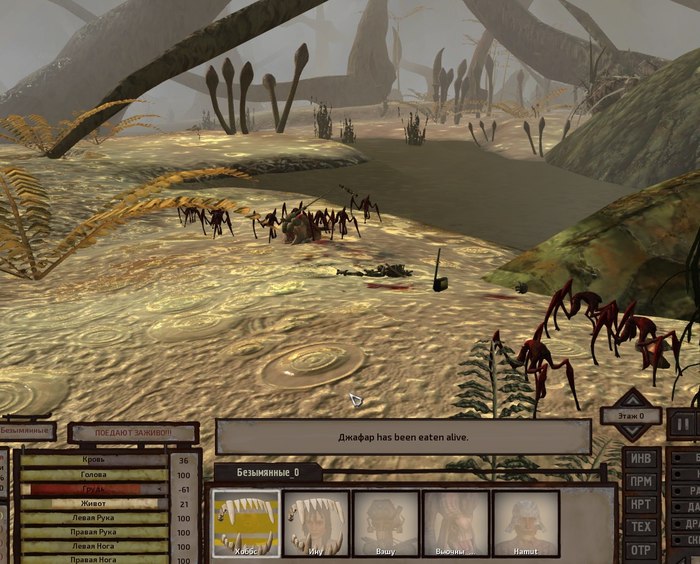This screenshot has height=564, width=700.
Task: Click the eaten alive message bar
Action: coord(403,437)
